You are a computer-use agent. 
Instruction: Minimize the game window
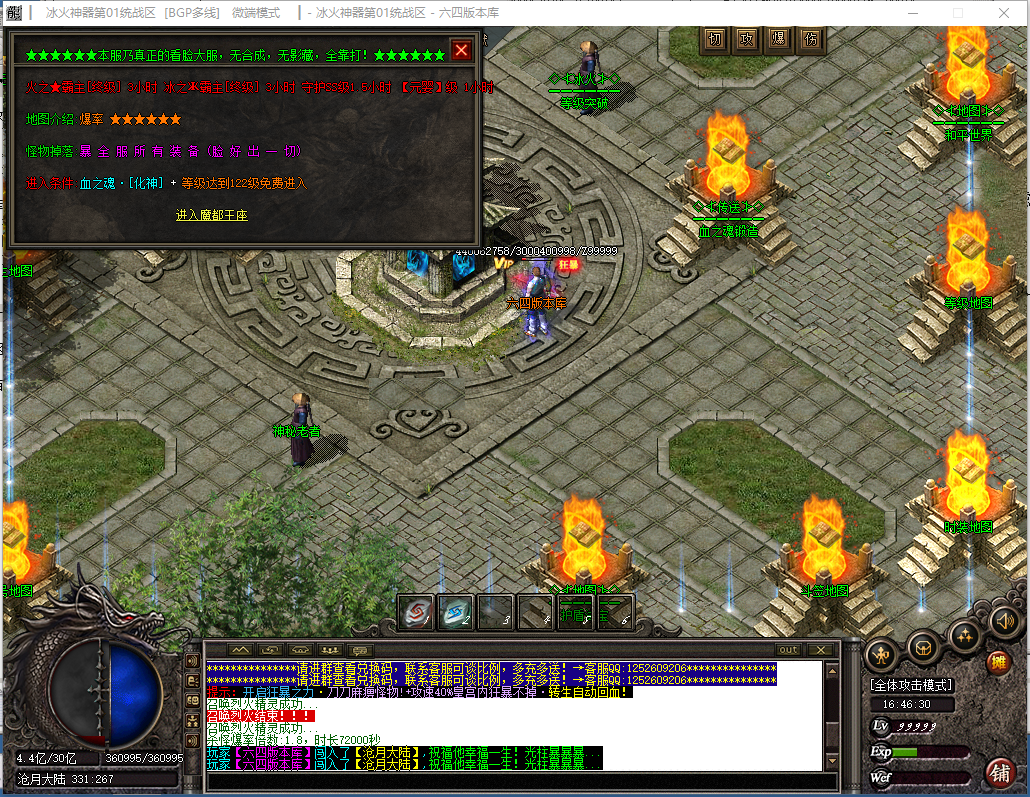[912, 13]
